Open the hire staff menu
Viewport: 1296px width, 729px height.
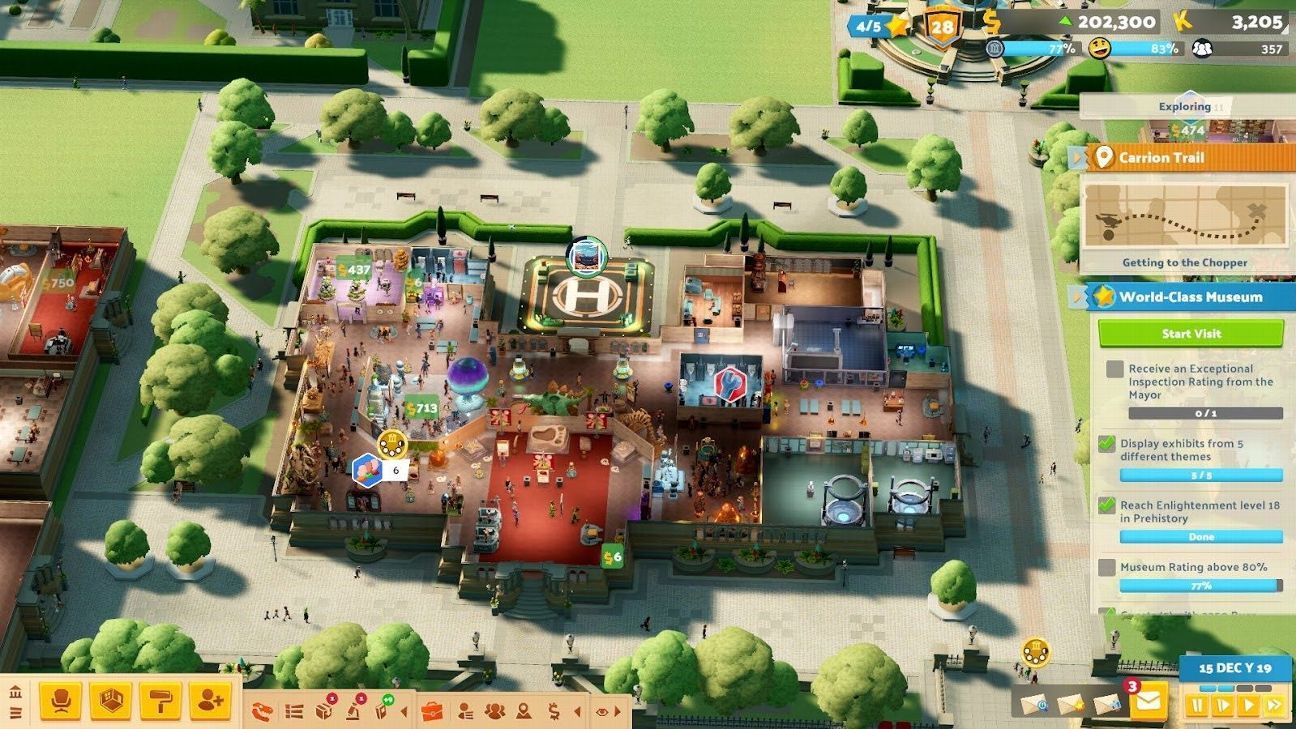(x=210, y=701)
